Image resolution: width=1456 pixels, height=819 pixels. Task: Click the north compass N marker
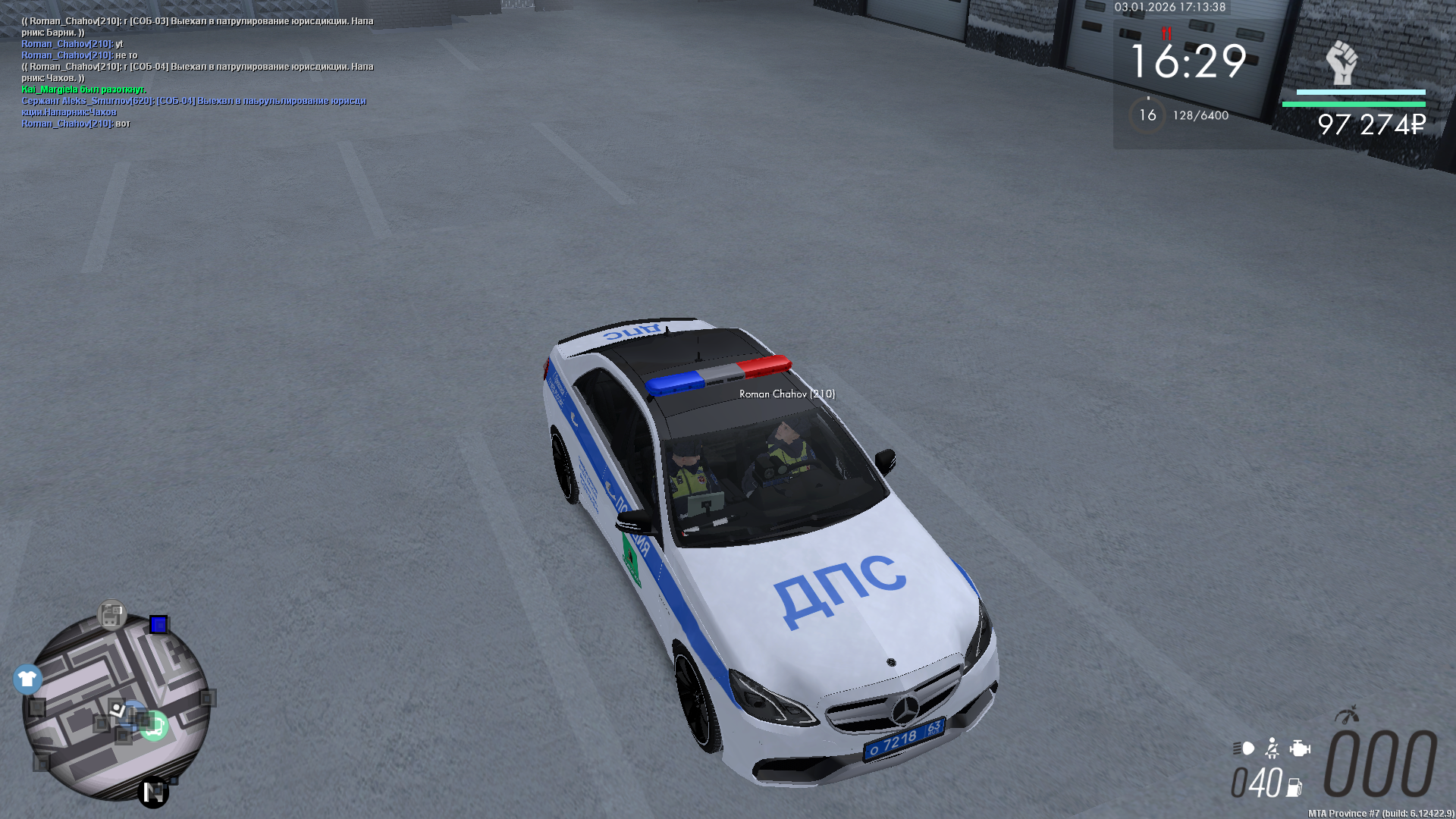153,792
